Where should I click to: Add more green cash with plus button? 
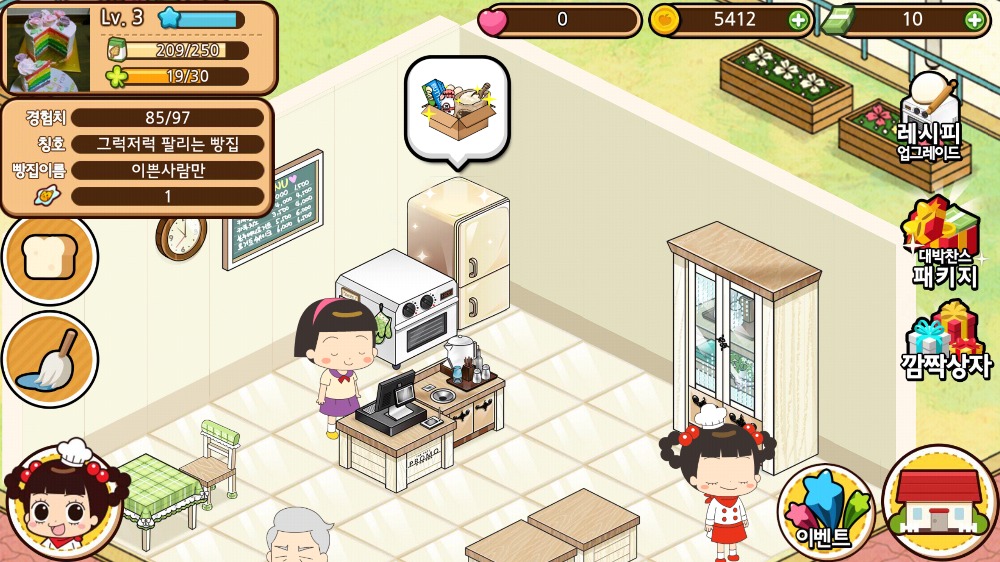click(974, 20)
